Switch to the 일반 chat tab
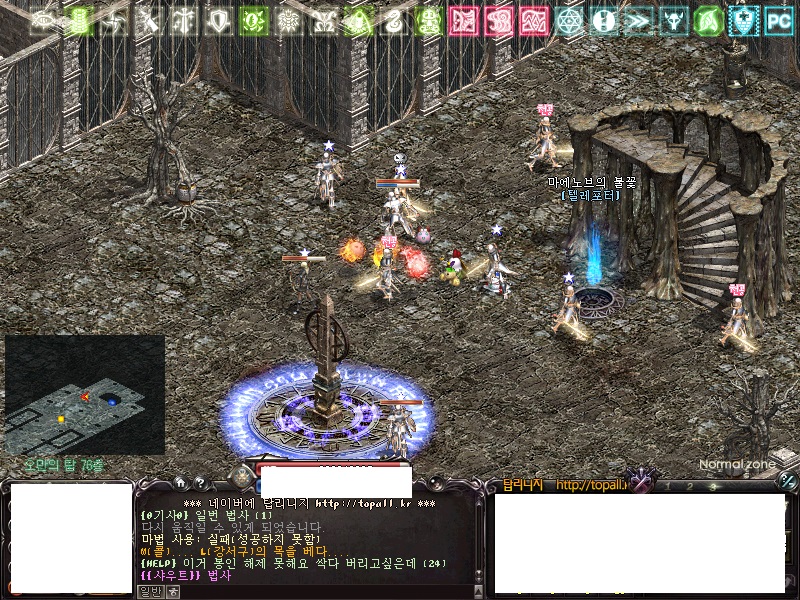800x600 pixels. click(148, 591)
